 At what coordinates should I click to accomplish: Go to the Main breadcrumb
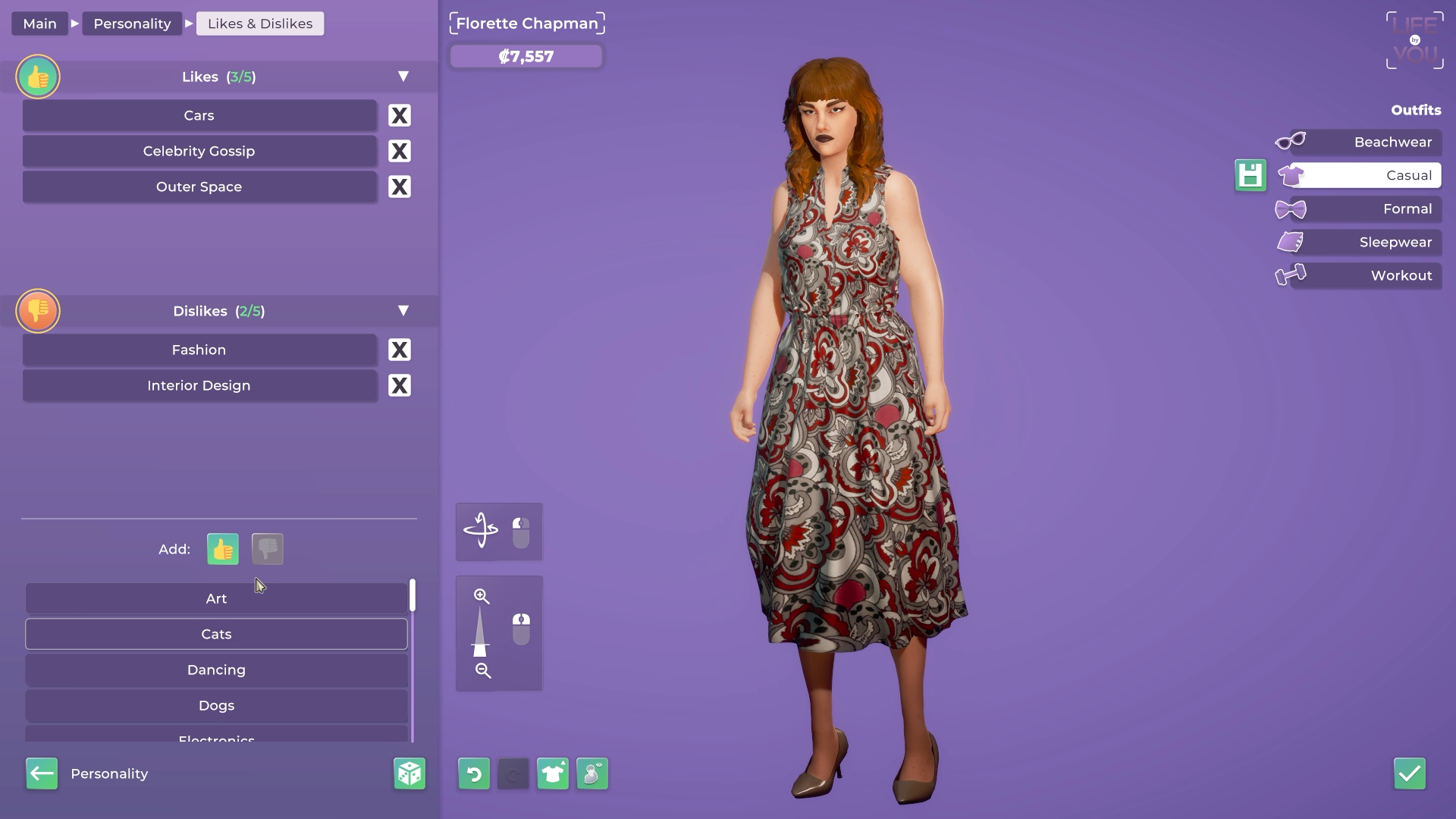coord(39,24)
